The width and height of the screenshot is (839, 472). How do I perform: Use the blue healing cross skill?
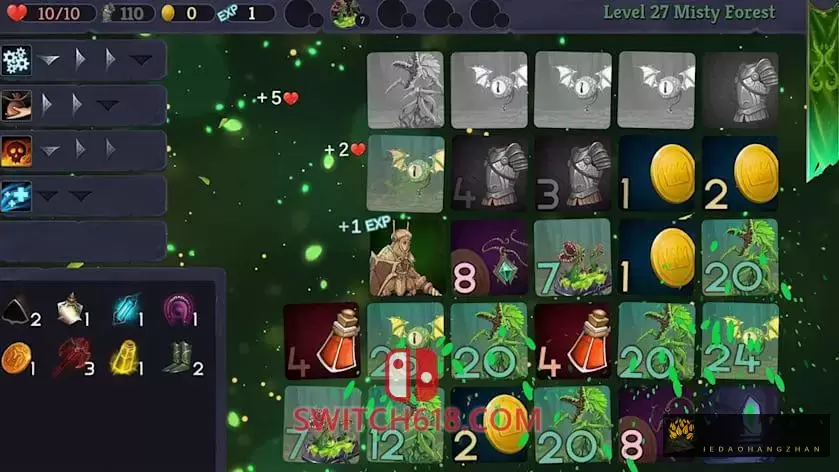tap(17, 196)
